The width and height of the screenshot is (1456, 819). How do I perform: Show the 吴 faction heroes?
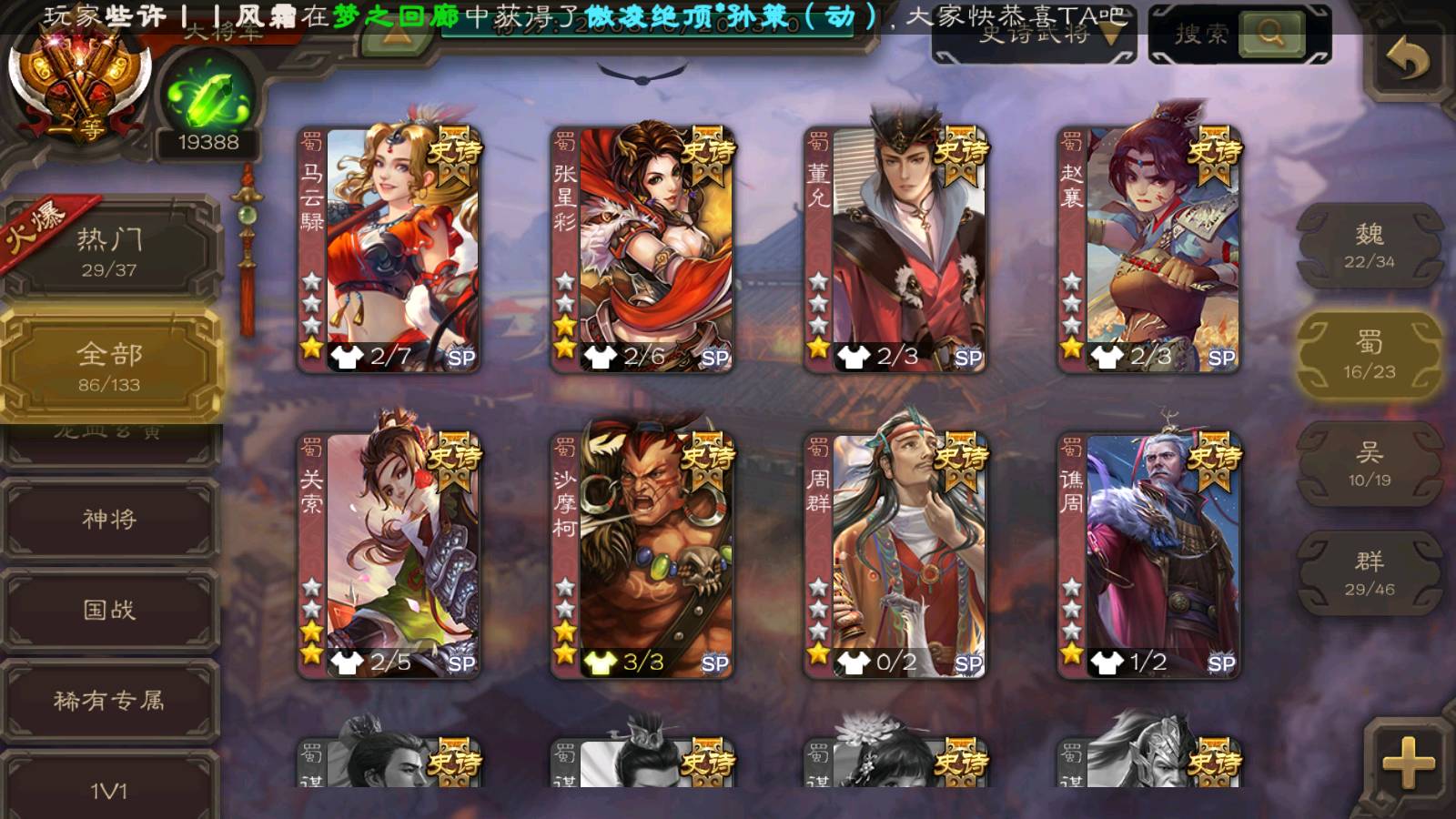click(1370, 464)
